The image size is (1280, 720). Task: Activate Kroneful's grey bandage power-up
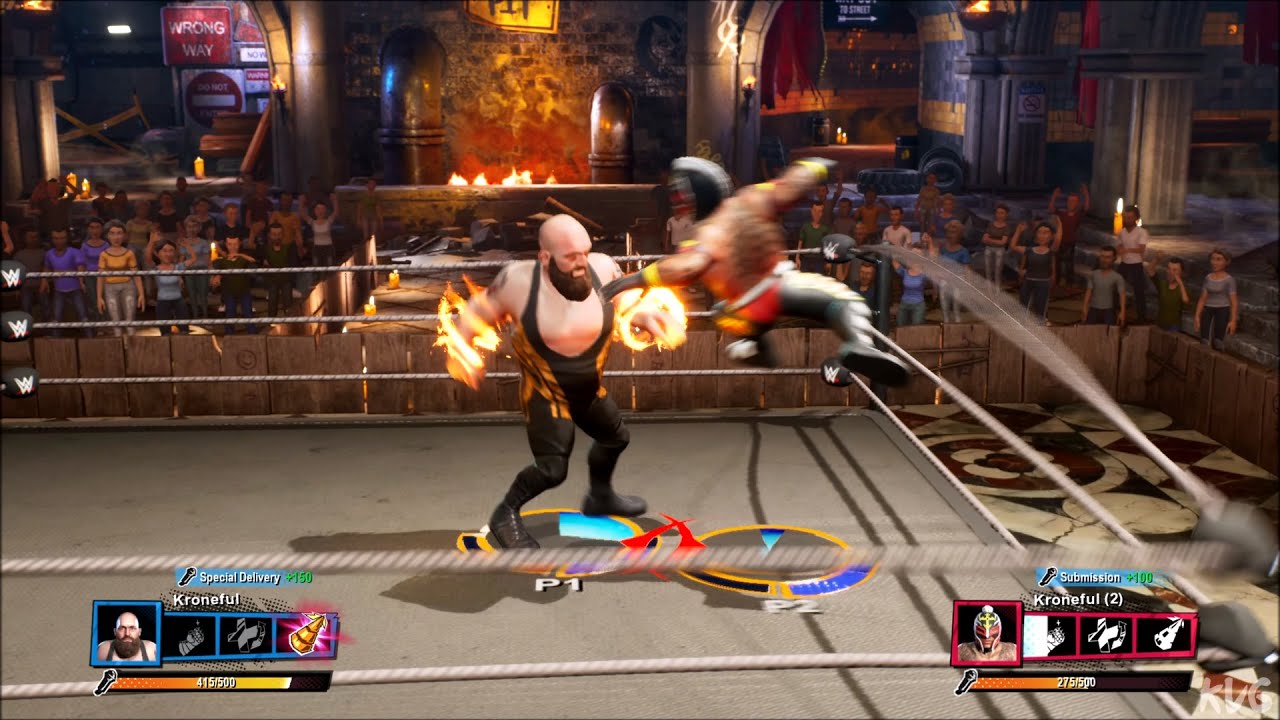245,636
